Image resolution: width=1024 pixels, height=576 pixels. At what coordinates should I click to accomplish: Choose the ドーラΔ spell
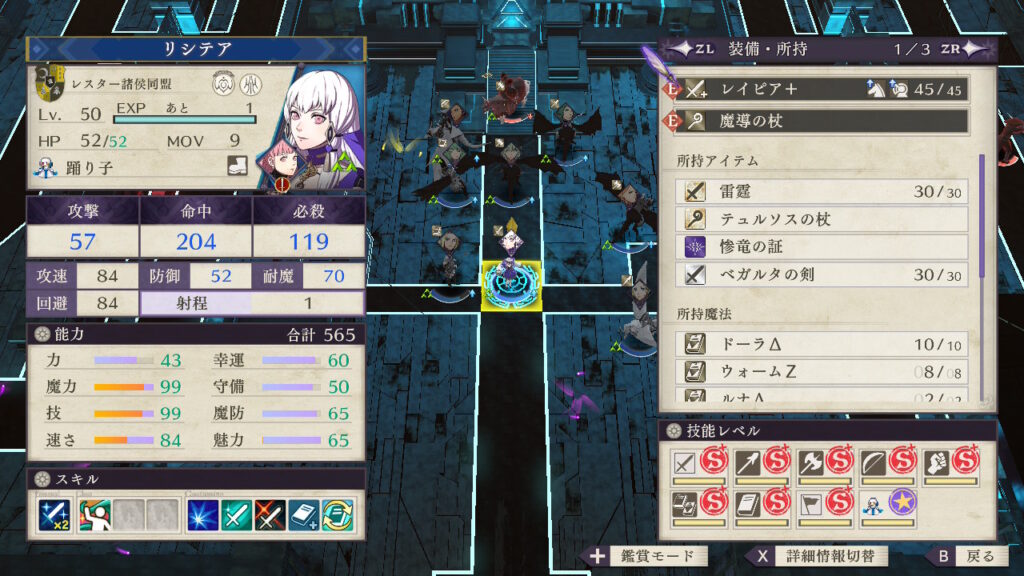point(825,344)
